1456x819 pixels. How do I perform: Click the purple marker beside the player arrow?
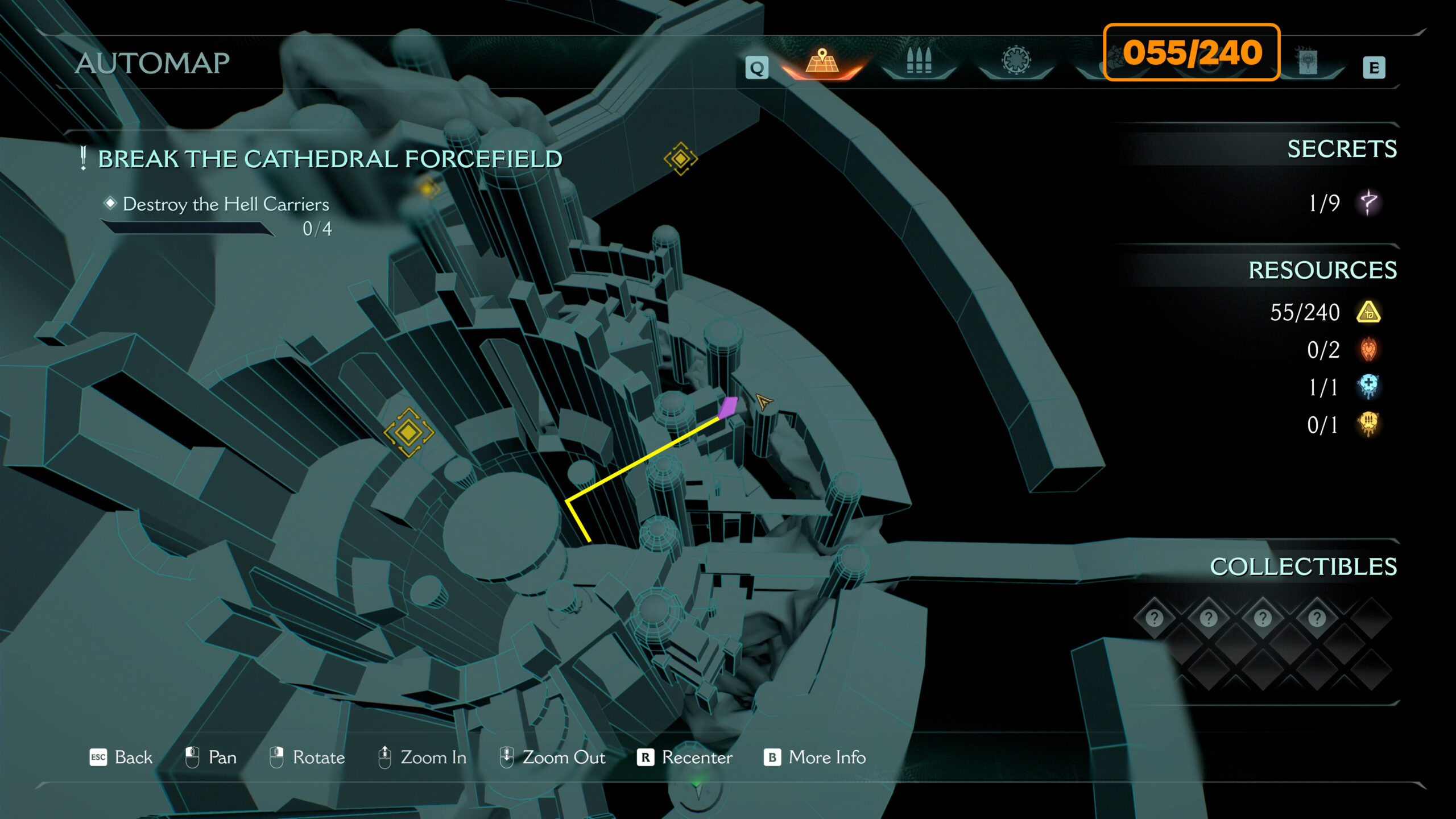[727, 407]
